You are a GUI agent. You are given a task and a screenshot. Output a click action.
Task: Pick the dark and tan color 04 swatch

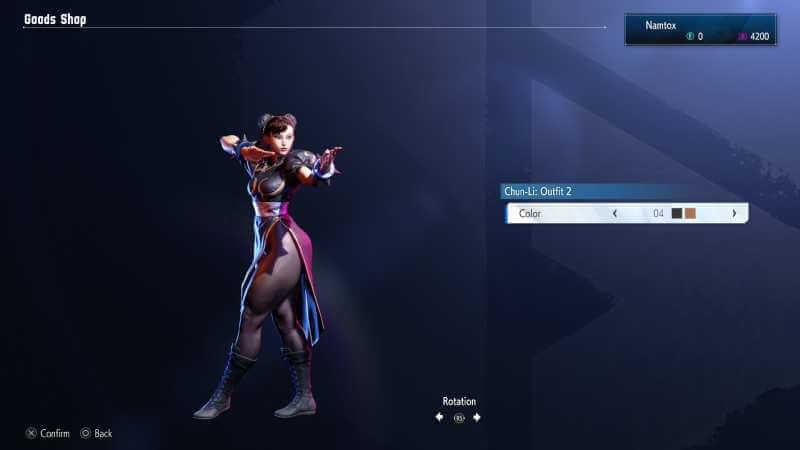684,213
